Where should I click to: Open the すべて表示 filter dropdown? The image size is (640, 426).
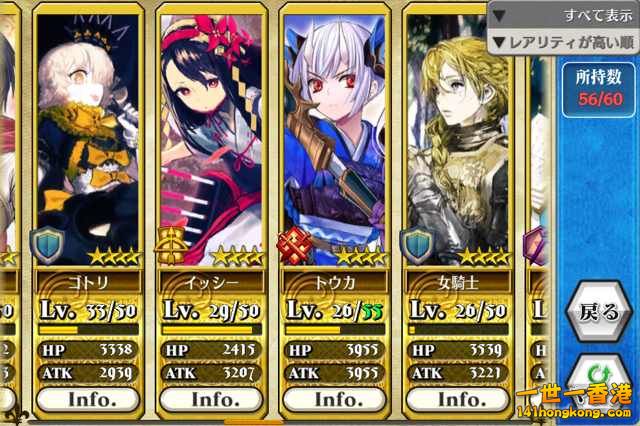[x=563, y=16]
